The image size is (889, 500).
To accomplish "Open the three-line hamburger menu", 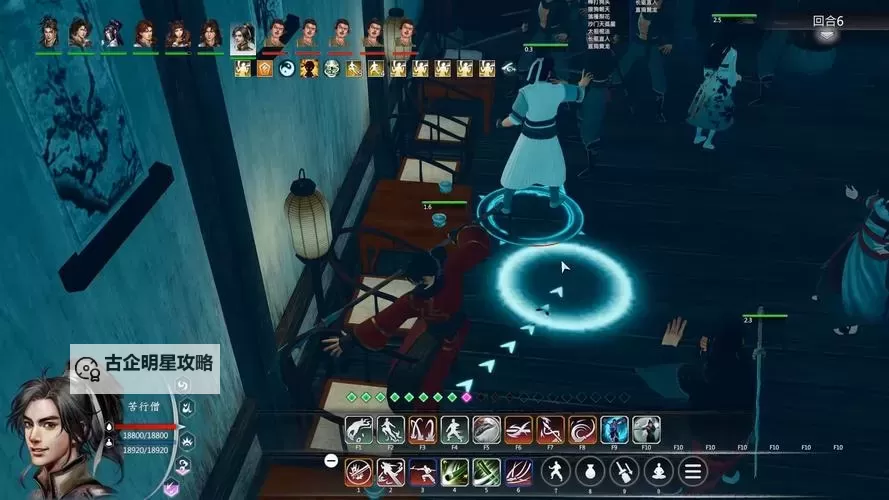I will (x=692, y=471).
